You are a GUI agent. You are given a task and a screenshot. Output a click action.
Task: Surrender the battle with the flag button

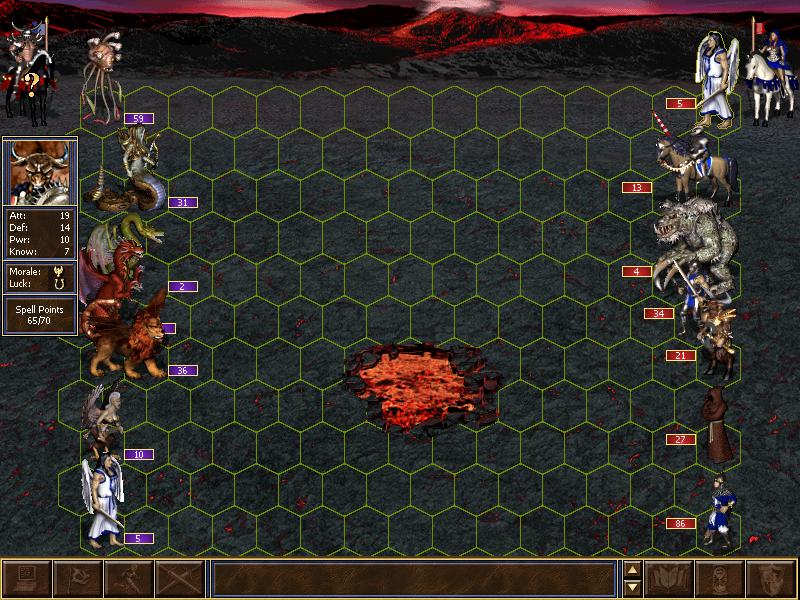77,579
